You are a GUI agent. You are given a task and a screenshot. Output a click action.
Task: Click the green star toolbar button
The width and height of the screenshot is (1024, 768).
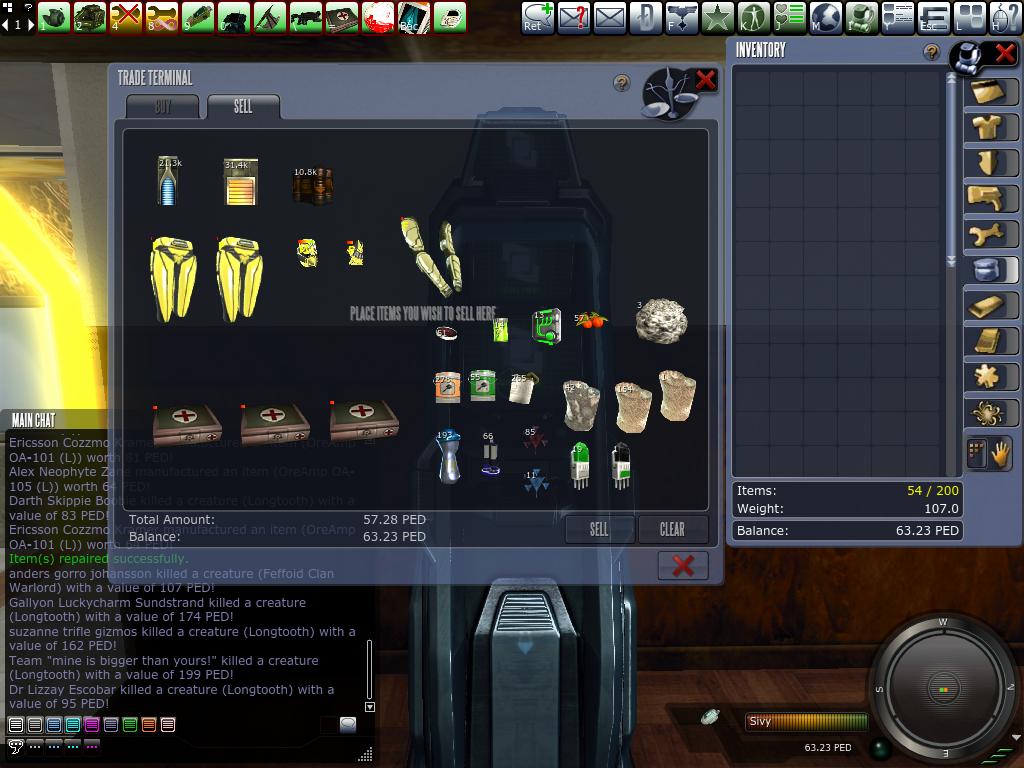pyautogui.click(x=718, y=17)
